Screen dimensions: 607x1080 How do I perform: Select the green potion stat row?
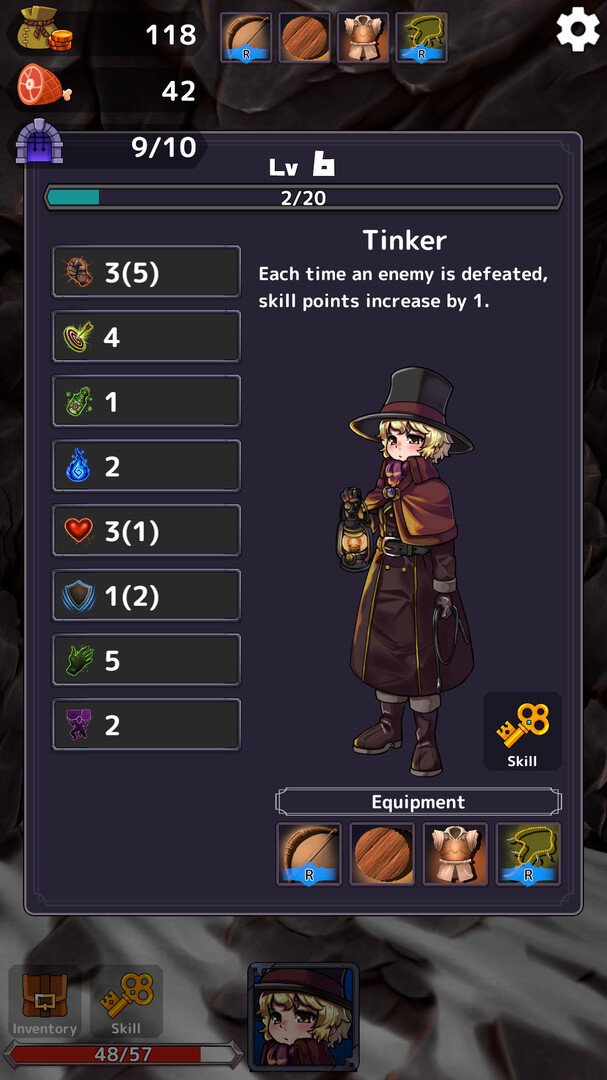(146, 401)
